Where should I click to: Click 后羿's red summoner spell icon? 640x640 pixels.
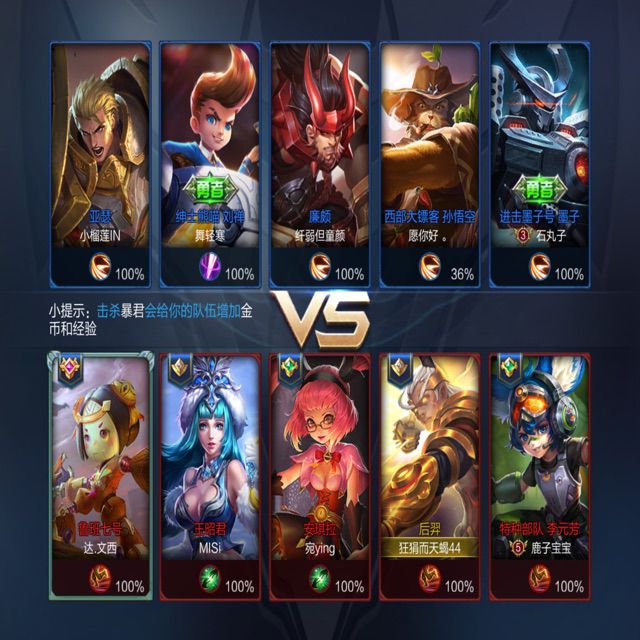click(x=430, y=585)
